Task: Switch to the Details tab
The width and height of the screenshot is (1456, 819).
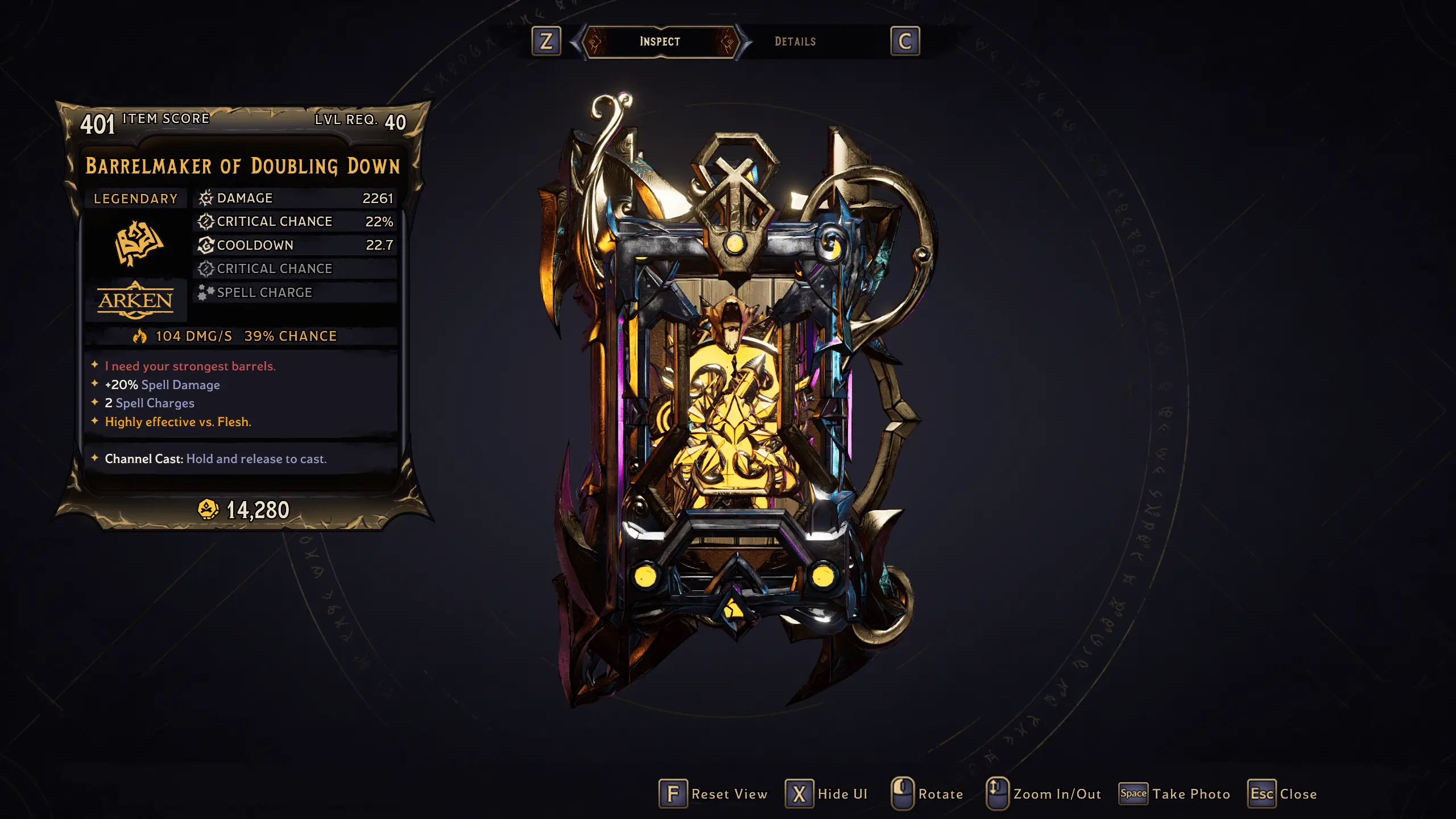Action: tap(795, 41)
